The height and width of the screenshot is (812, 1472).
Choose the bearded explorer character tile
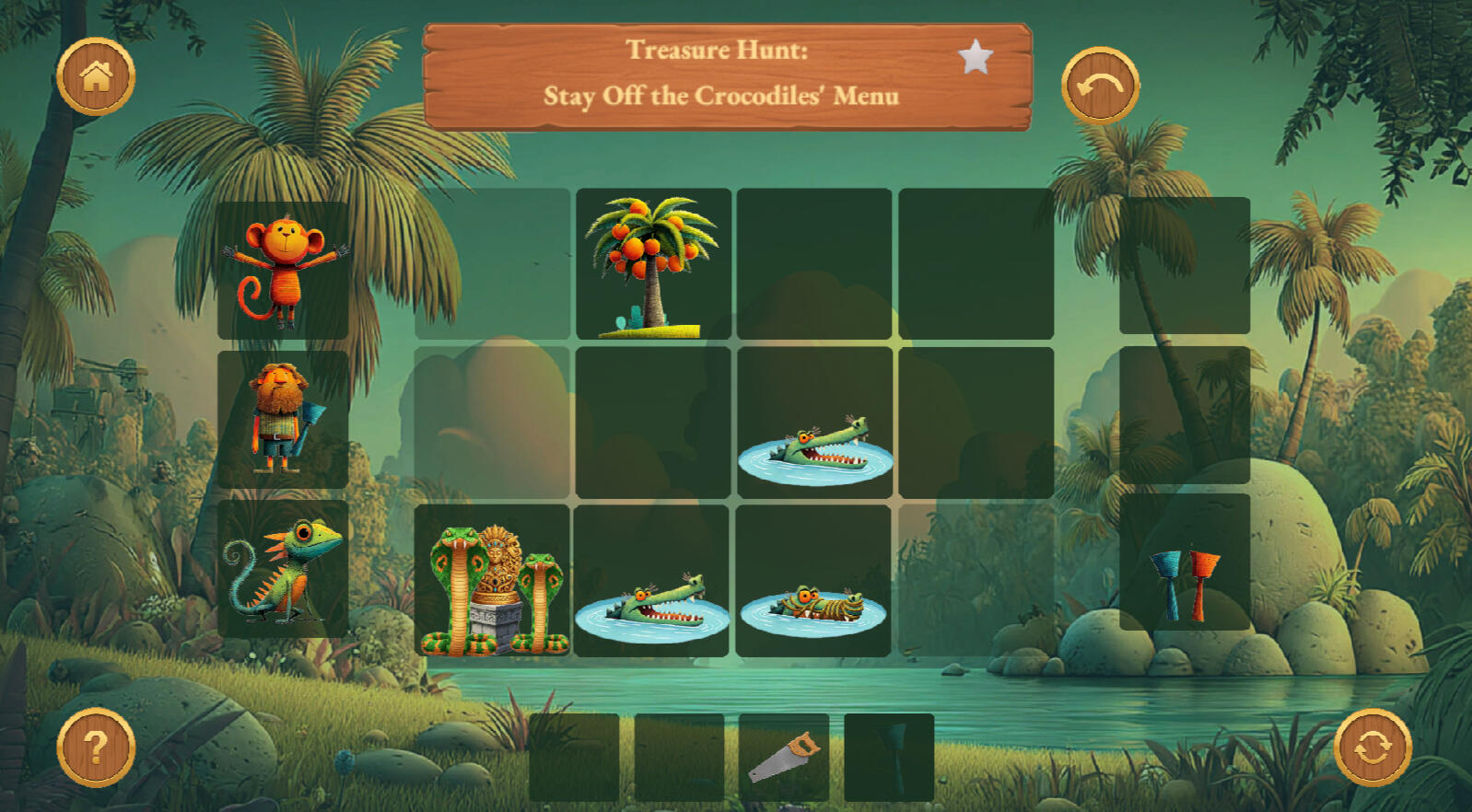coord(283,419)
